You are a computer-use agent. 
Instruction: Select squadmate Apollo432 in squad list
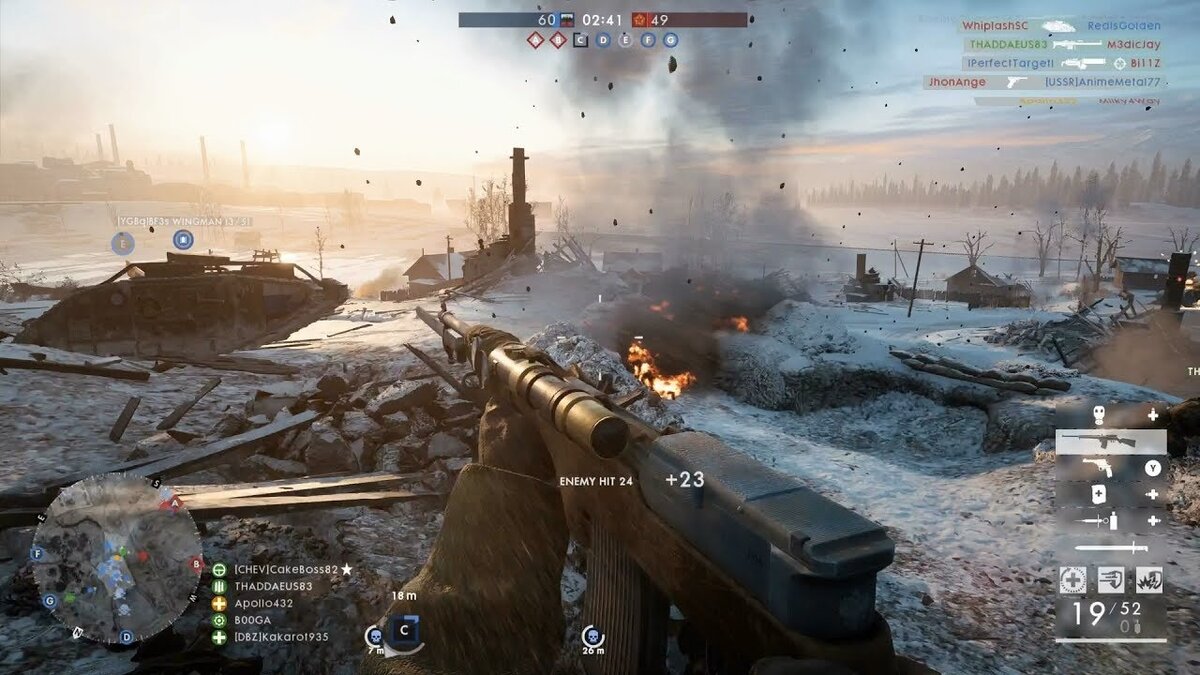tap(263, 603)
